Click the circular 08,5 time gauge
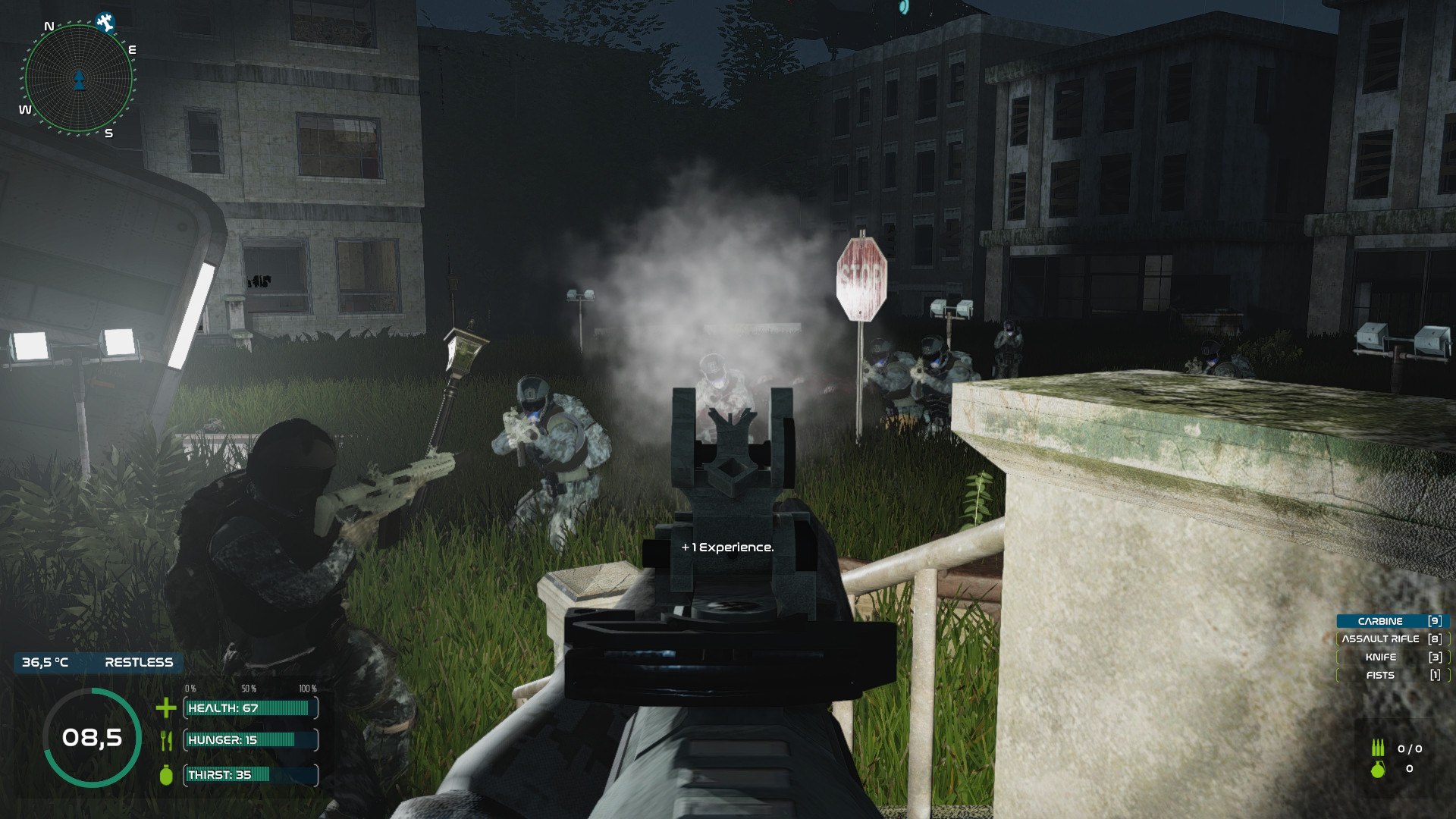The width and height of the screenshot is (1456, 819). point(90,736)
